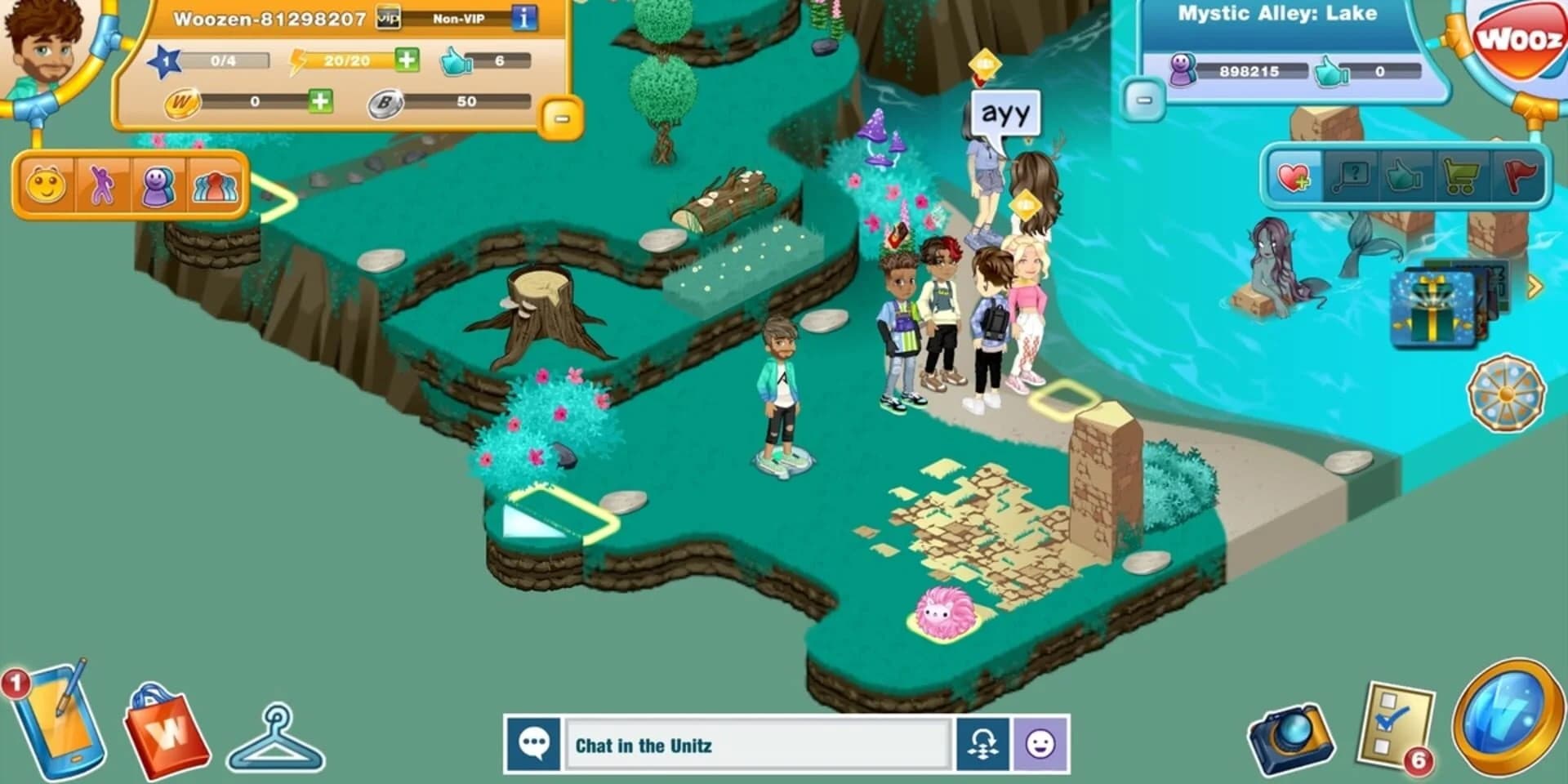Click the green plus to add Wooz currency
The image size is (1568, 784).
coord(322,102)
